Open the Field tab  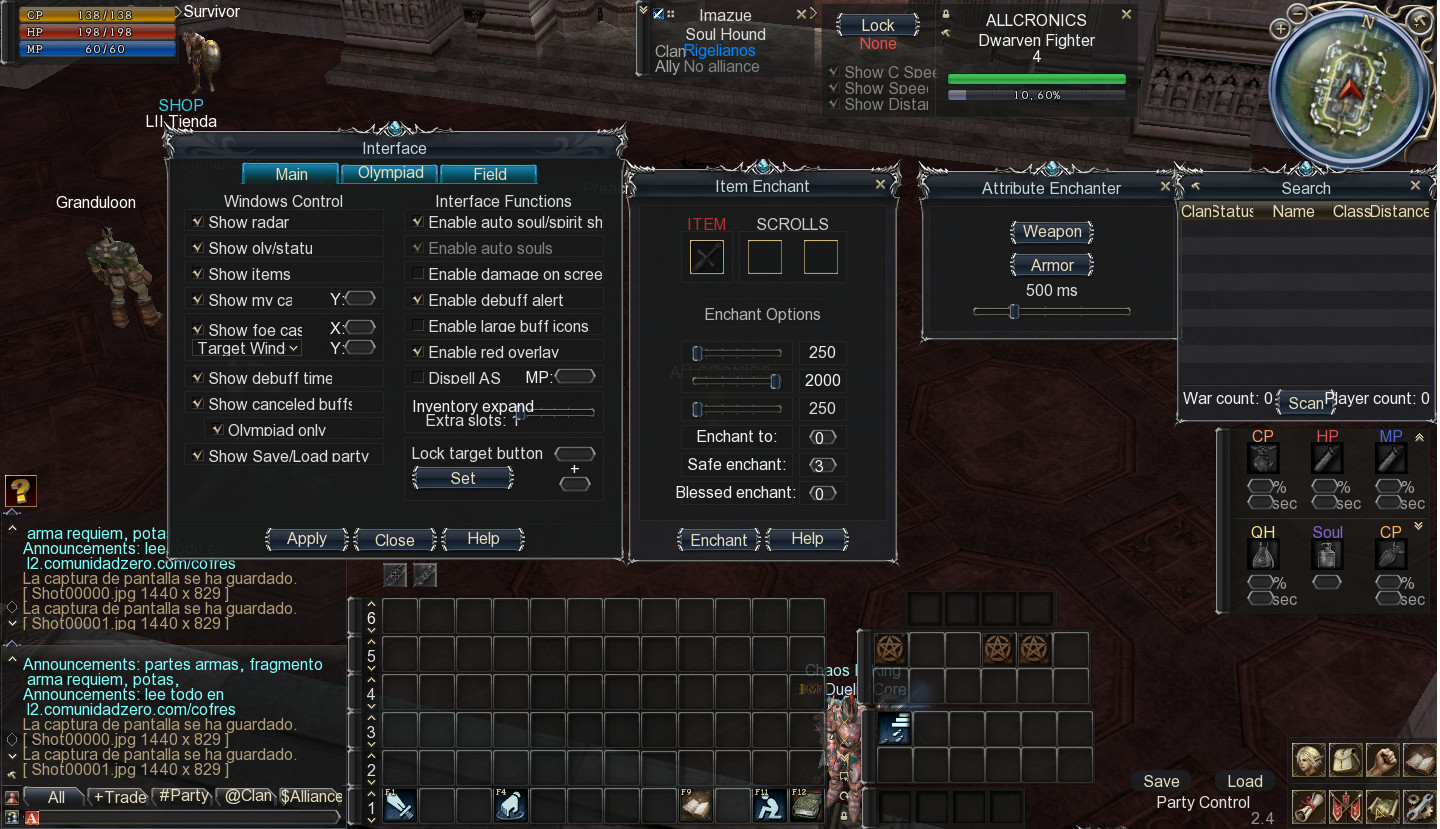(x=489, y=174)
